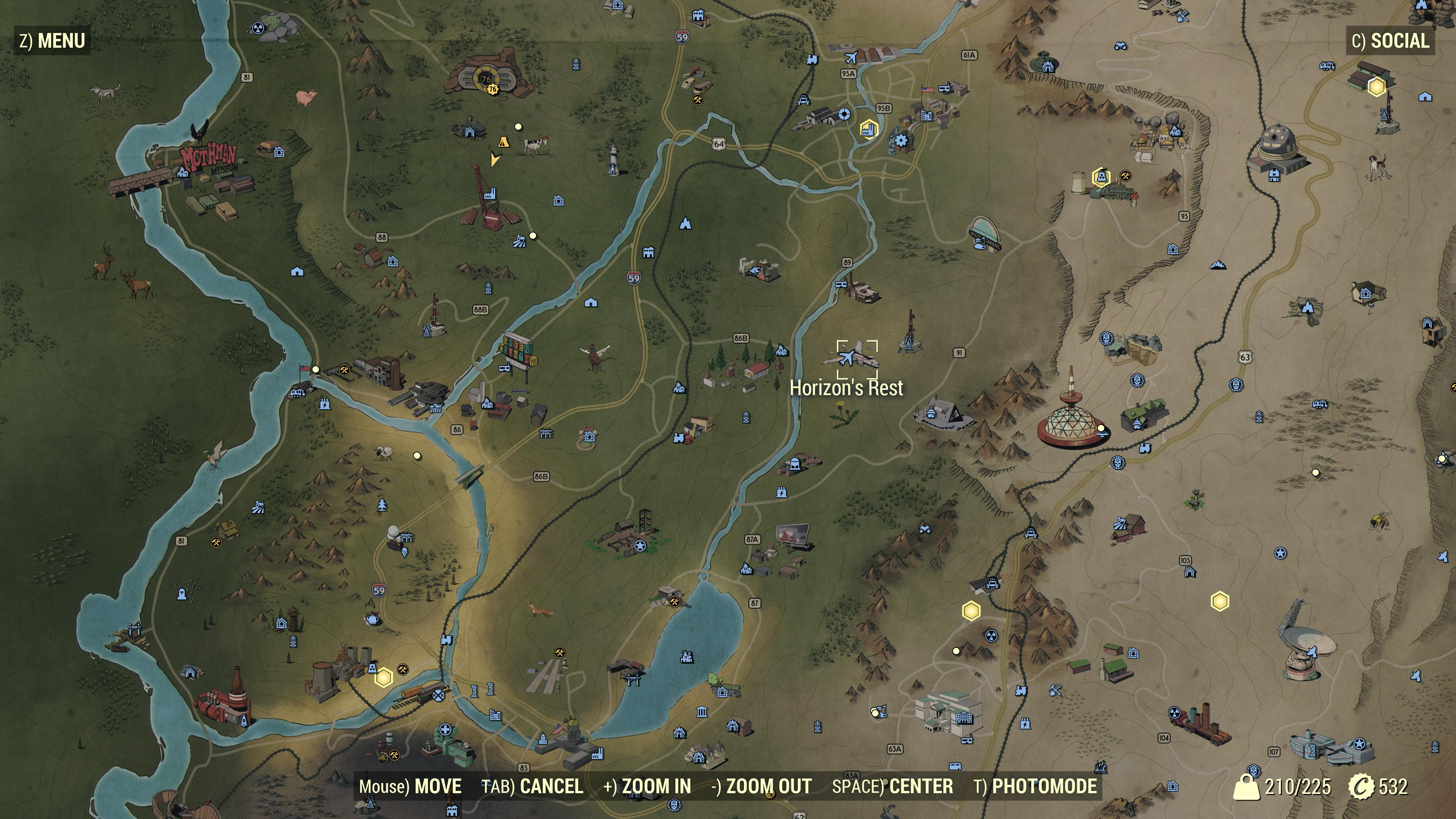Choose the yellow hexagon factory marker
Viewport: 1456px width, 819px height.
coord(868,128)
